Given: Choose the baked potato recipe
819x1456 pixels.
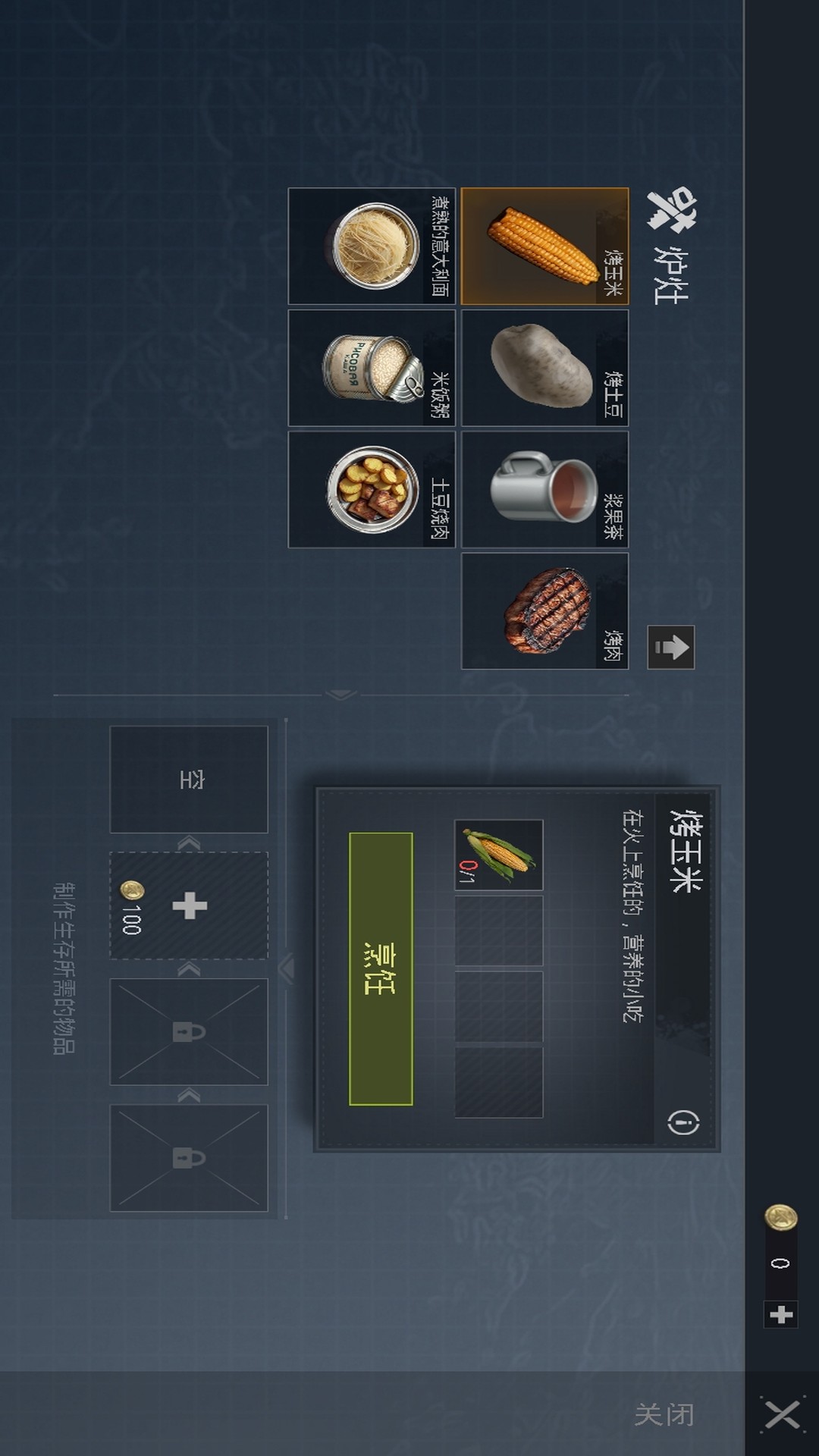Looking at the screenshot, I should [x=544, y=368].
